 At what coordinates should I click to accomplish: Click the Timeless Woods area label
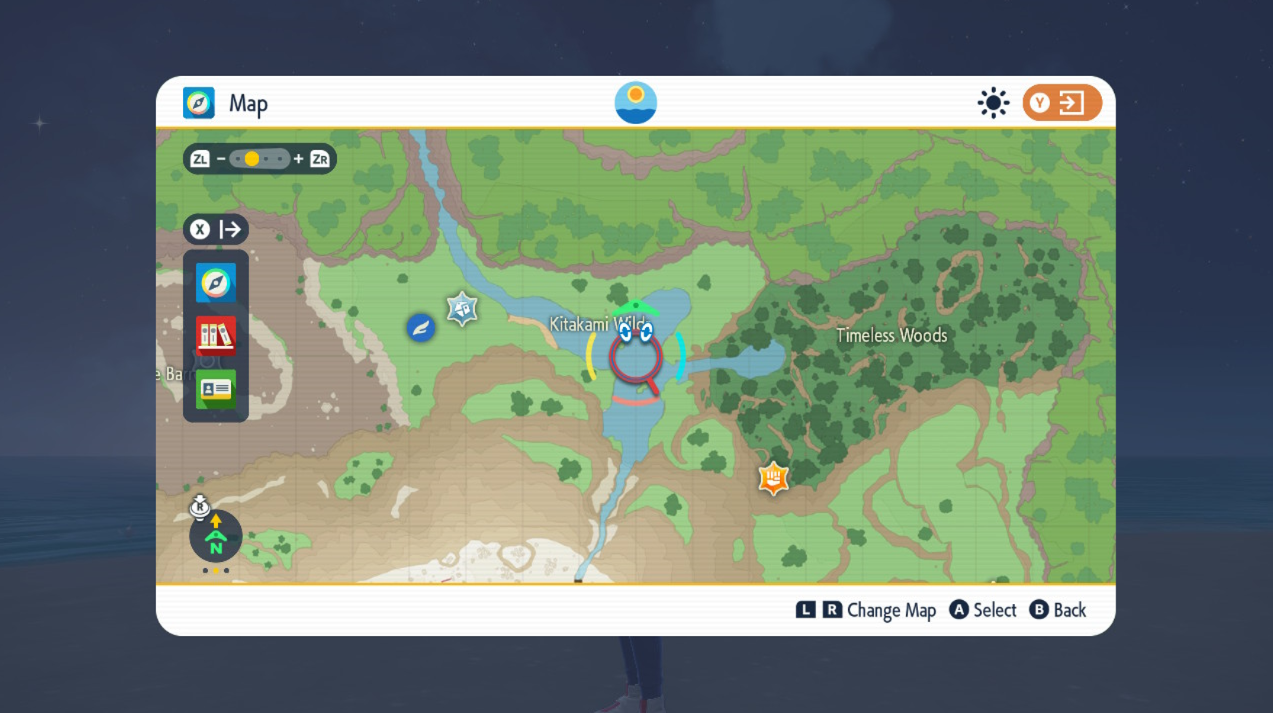point(892,335)
